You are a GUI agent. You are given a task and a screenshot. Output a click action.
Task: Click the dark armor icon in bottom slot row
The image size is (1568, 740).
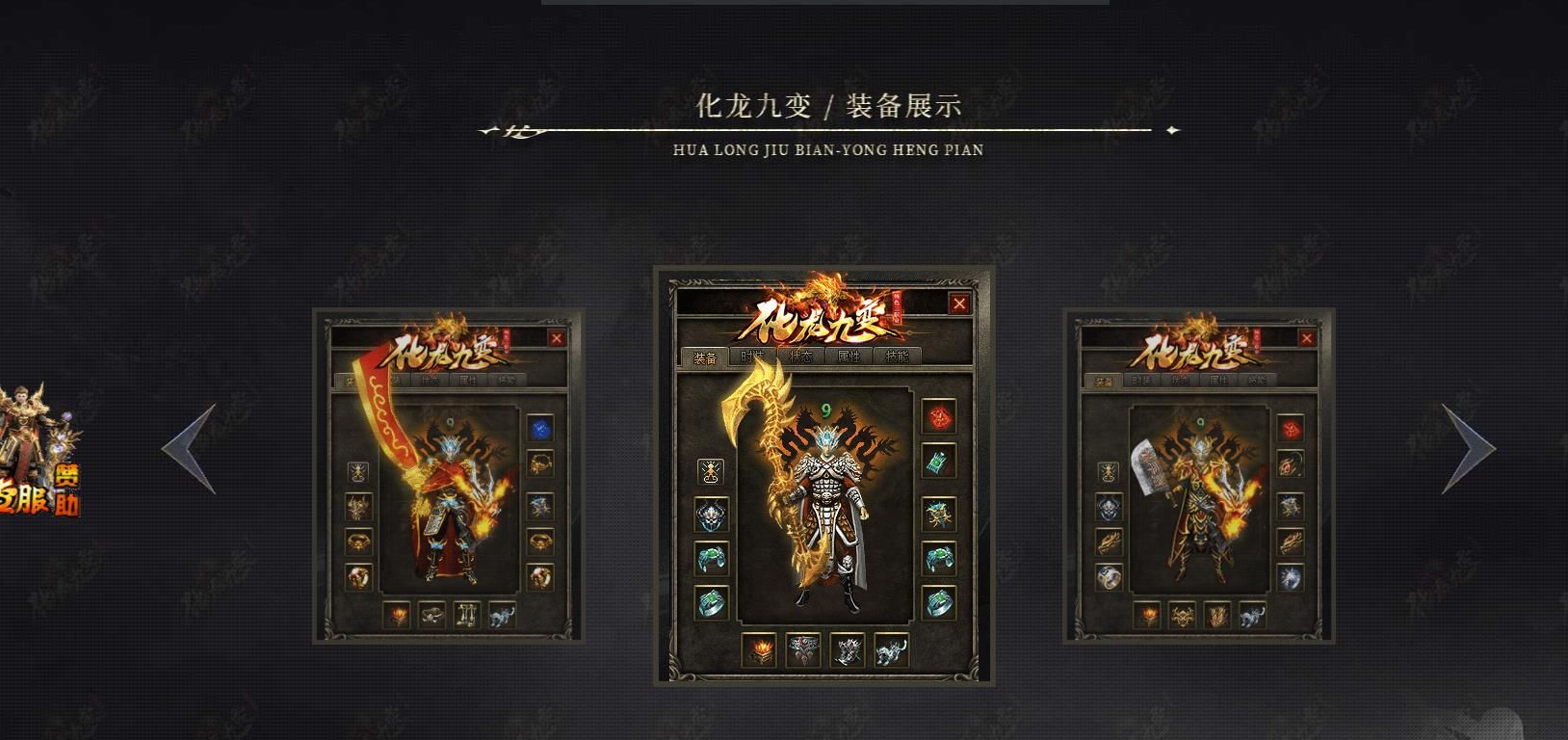click(804, 648)
